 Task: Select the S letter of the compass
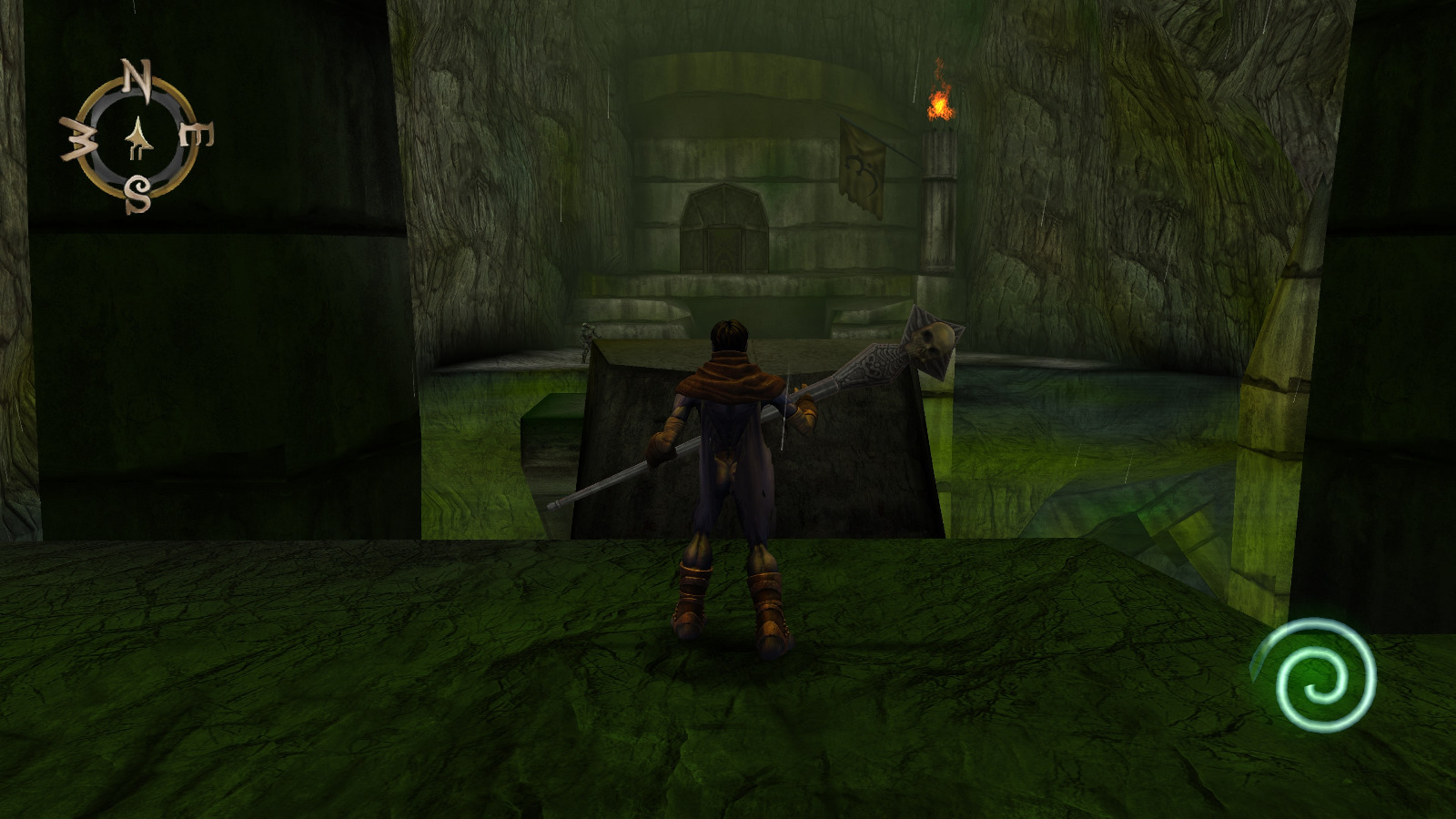138,194
